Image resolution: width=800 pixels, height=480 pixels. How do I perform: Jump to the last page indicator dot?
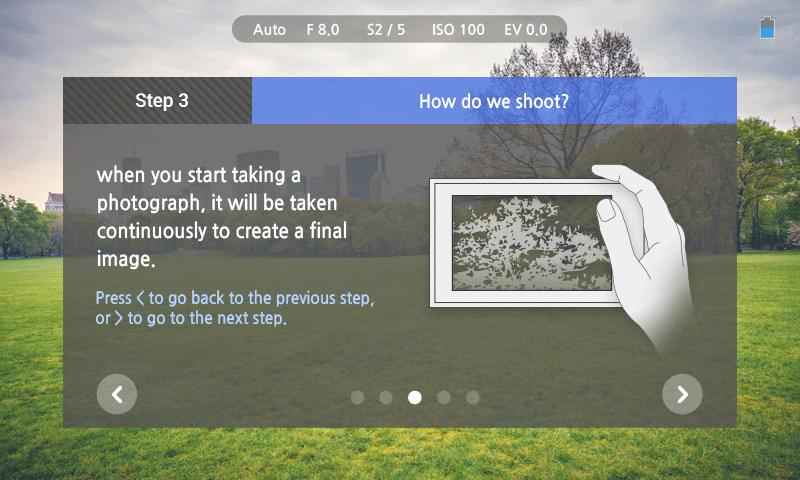click(473, 397)
